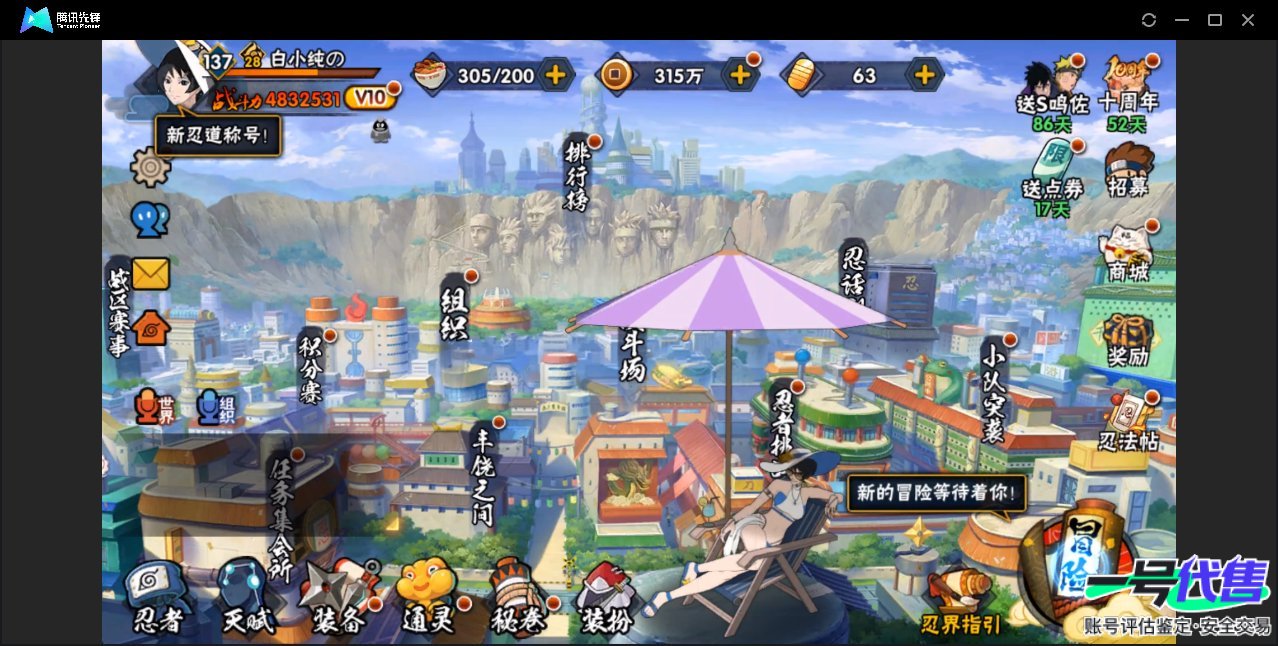Open the 天赋 talent menu
The width and height of the screenshot is (1278, 646).
247,598
